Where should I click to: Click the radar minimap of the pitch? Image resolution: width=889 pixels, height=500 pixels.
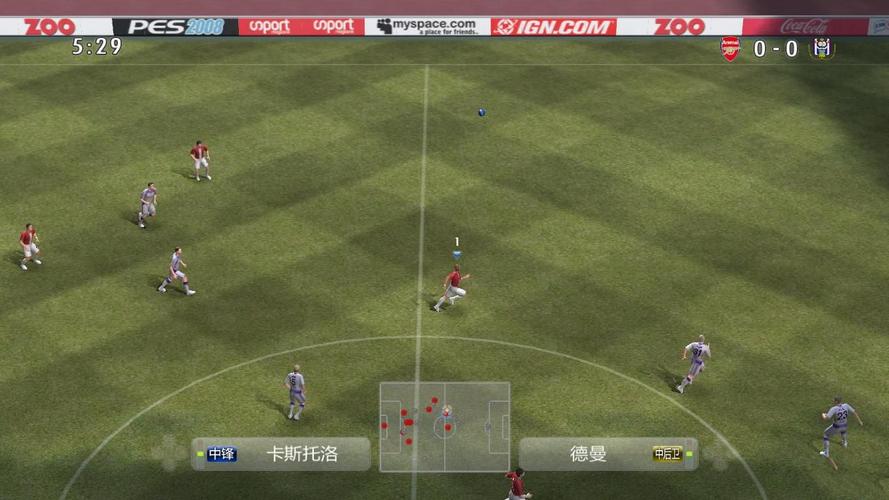[x=444, y=426]
